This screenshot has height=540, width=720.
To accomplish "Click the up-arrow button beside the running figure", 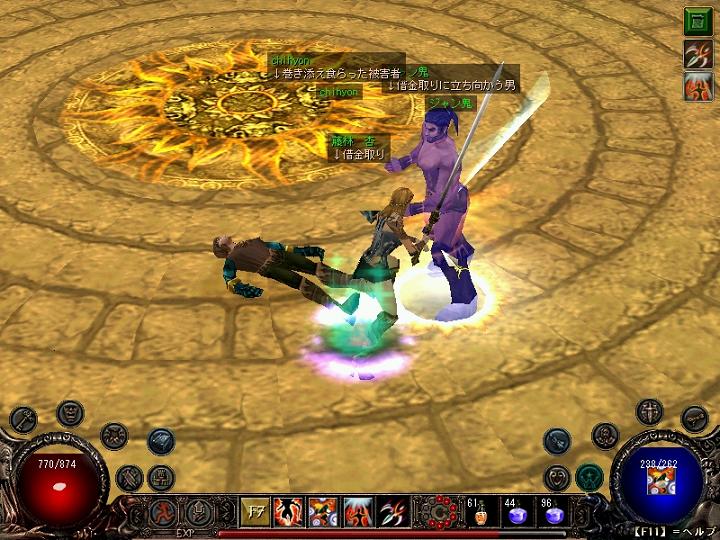I will point(199,512).
